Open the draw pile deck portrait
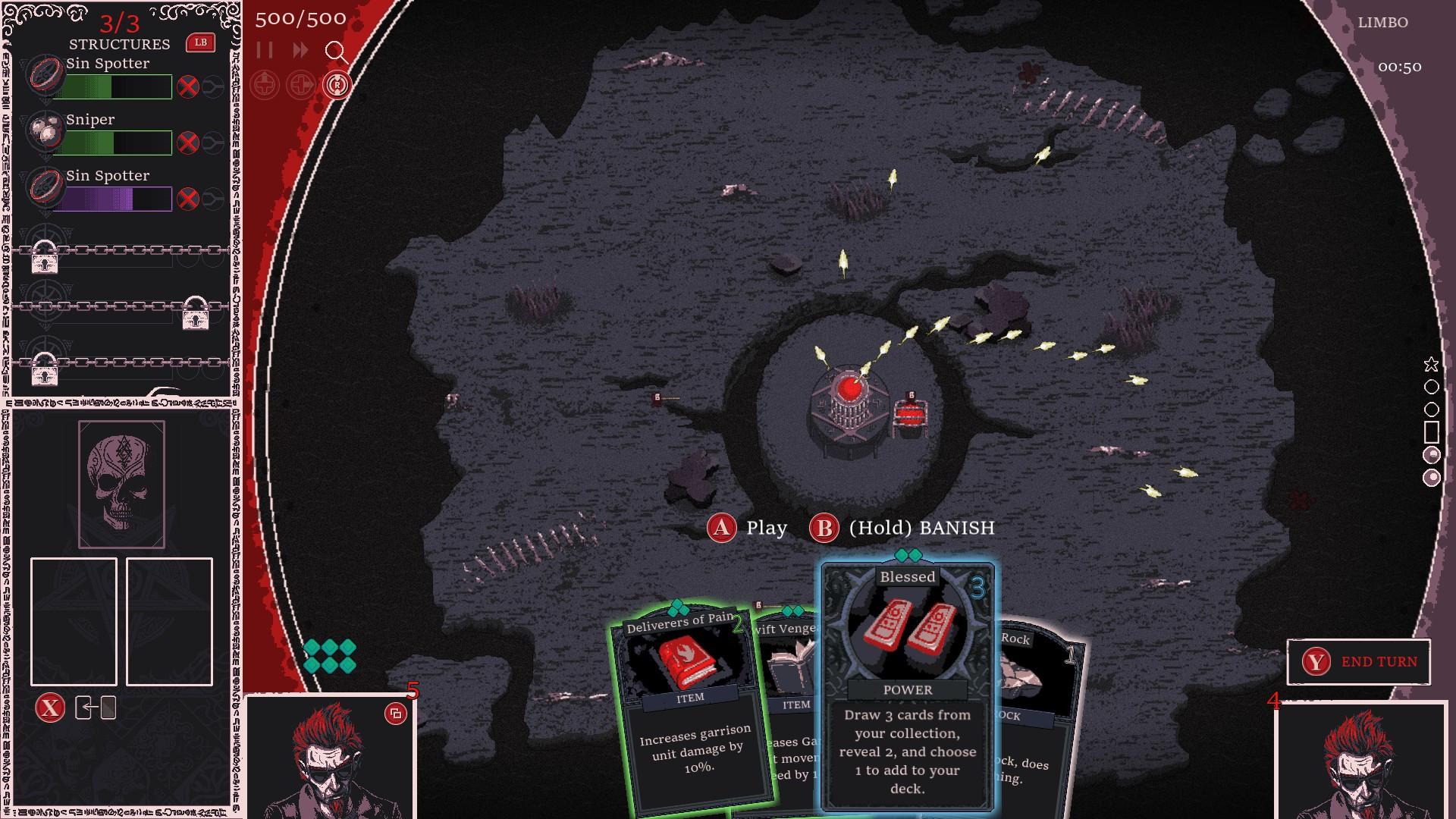 pos(330,758)
